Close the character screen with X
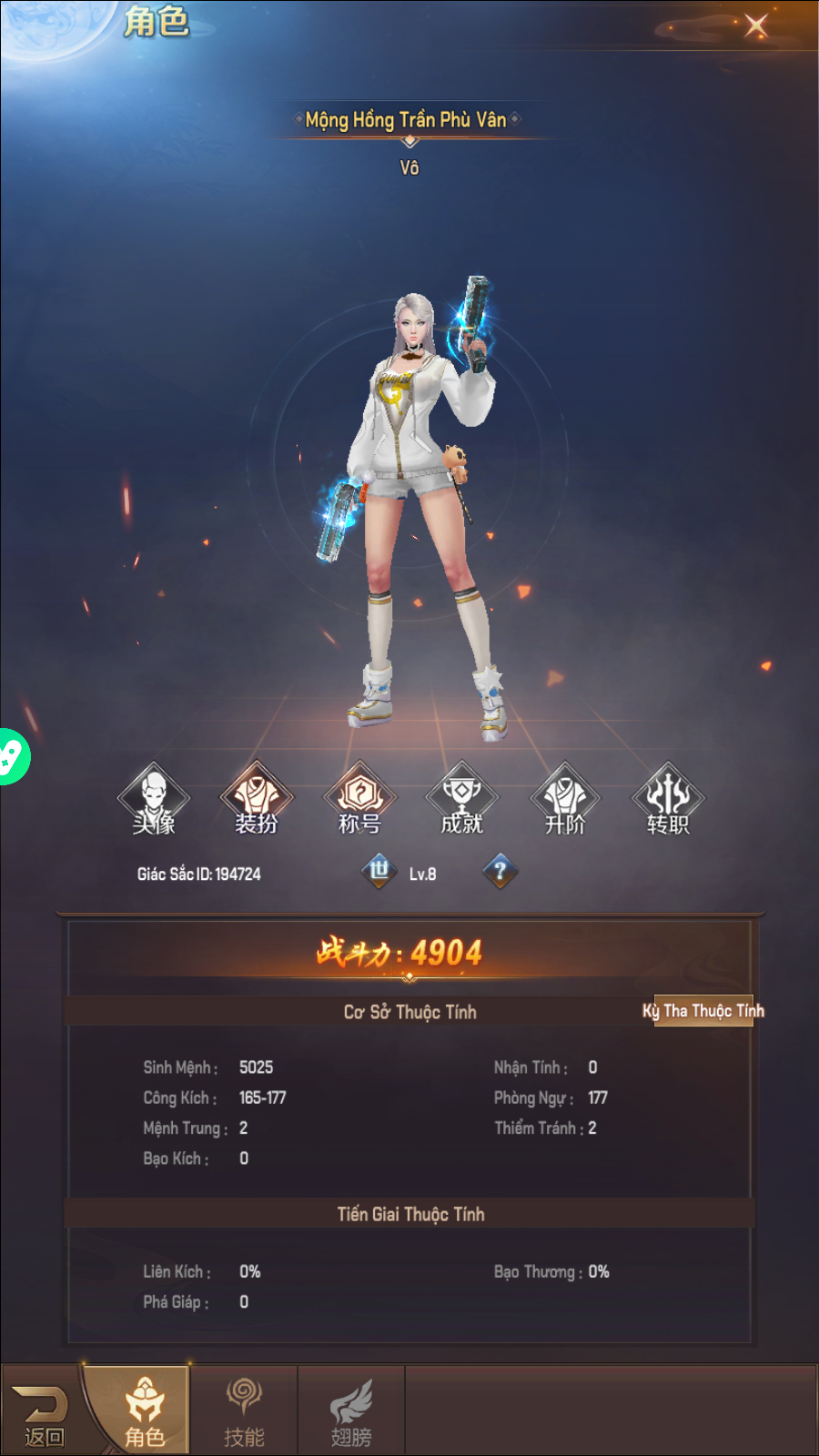The height and width of the screenshot is (1456, 819). [755, 25]
